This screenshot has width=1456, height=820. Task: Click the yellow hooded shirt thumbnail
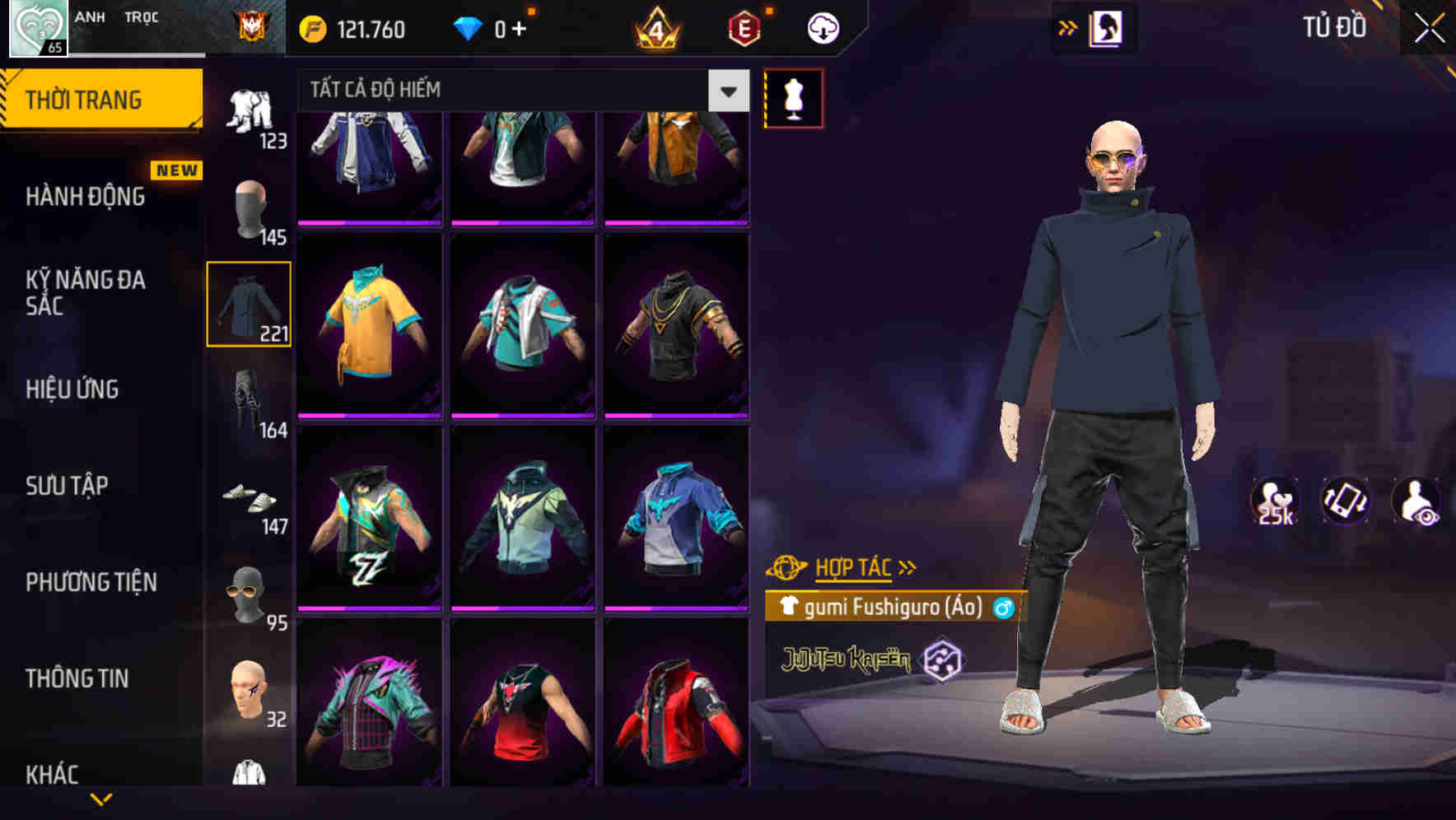click(x=369, y=324)
